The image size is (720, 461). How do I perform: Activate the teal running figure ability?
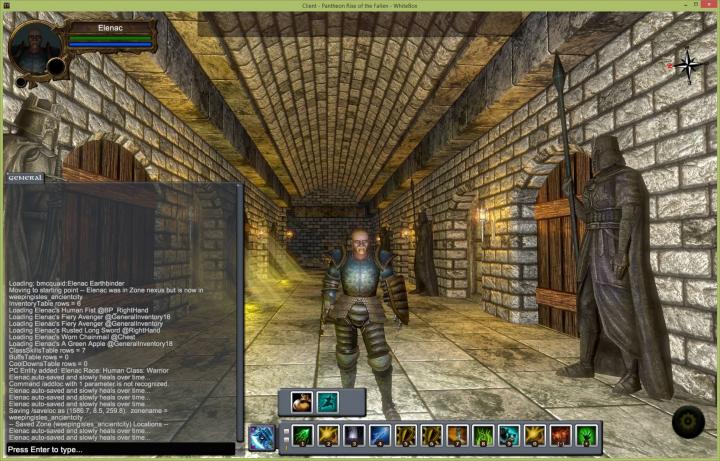327,402
